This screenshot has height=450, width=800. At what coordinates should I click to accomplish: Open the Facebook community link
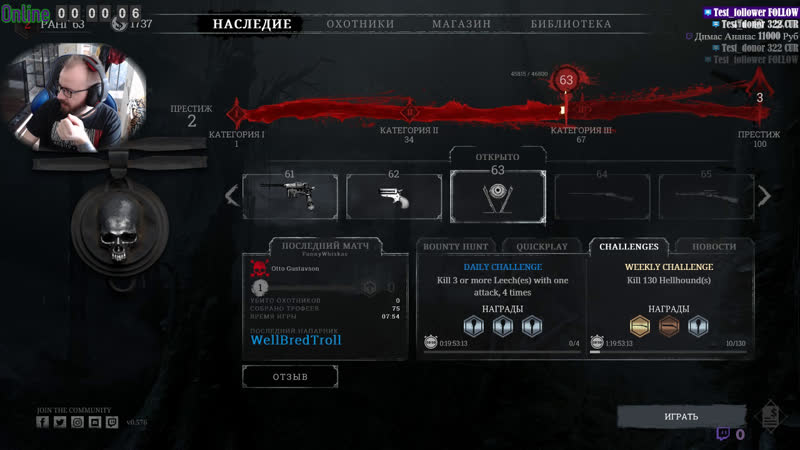tap(43, 422)
